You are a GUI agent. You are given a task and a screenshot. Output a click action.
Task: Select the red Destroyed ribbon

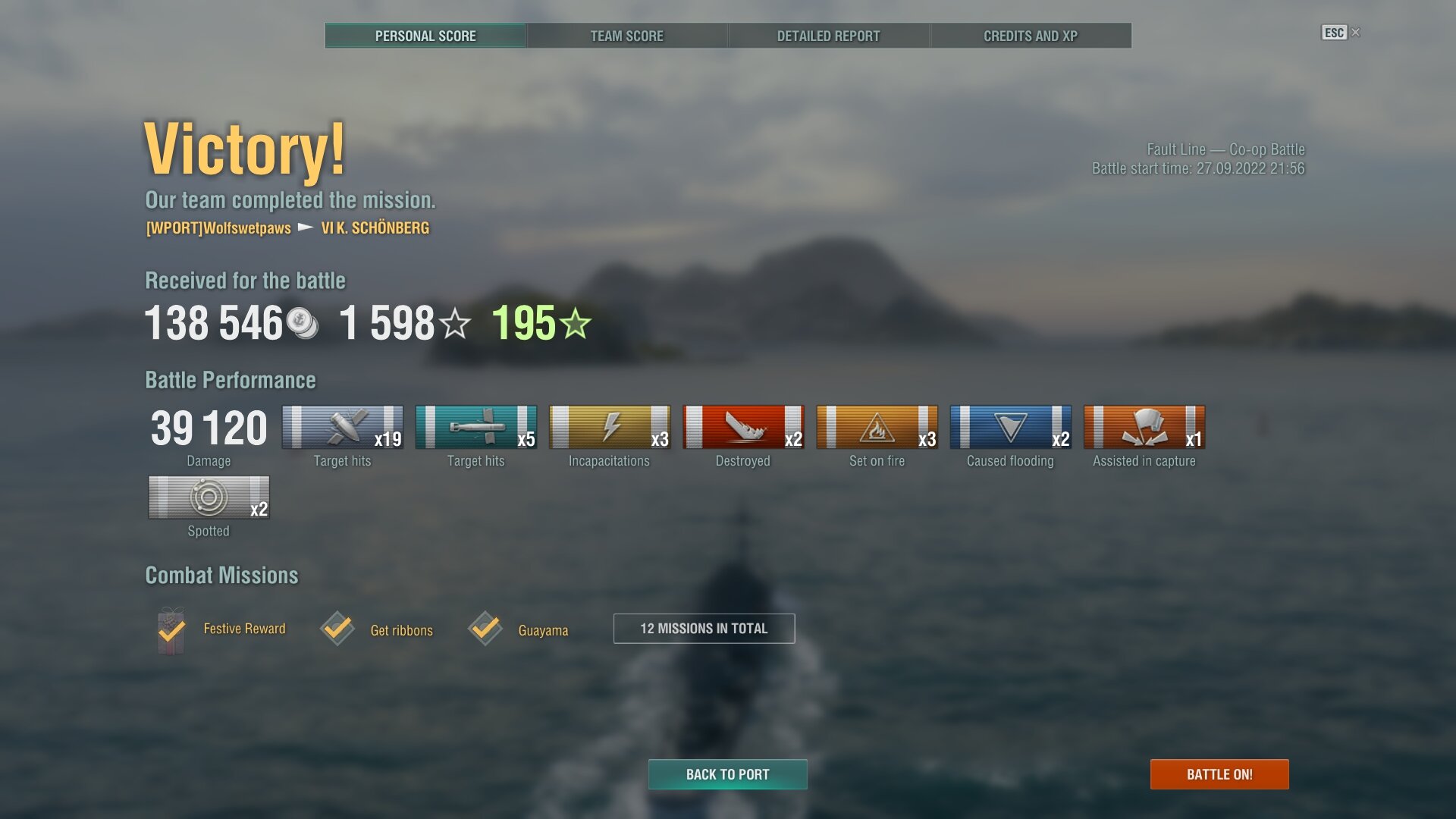pos(743,428)
